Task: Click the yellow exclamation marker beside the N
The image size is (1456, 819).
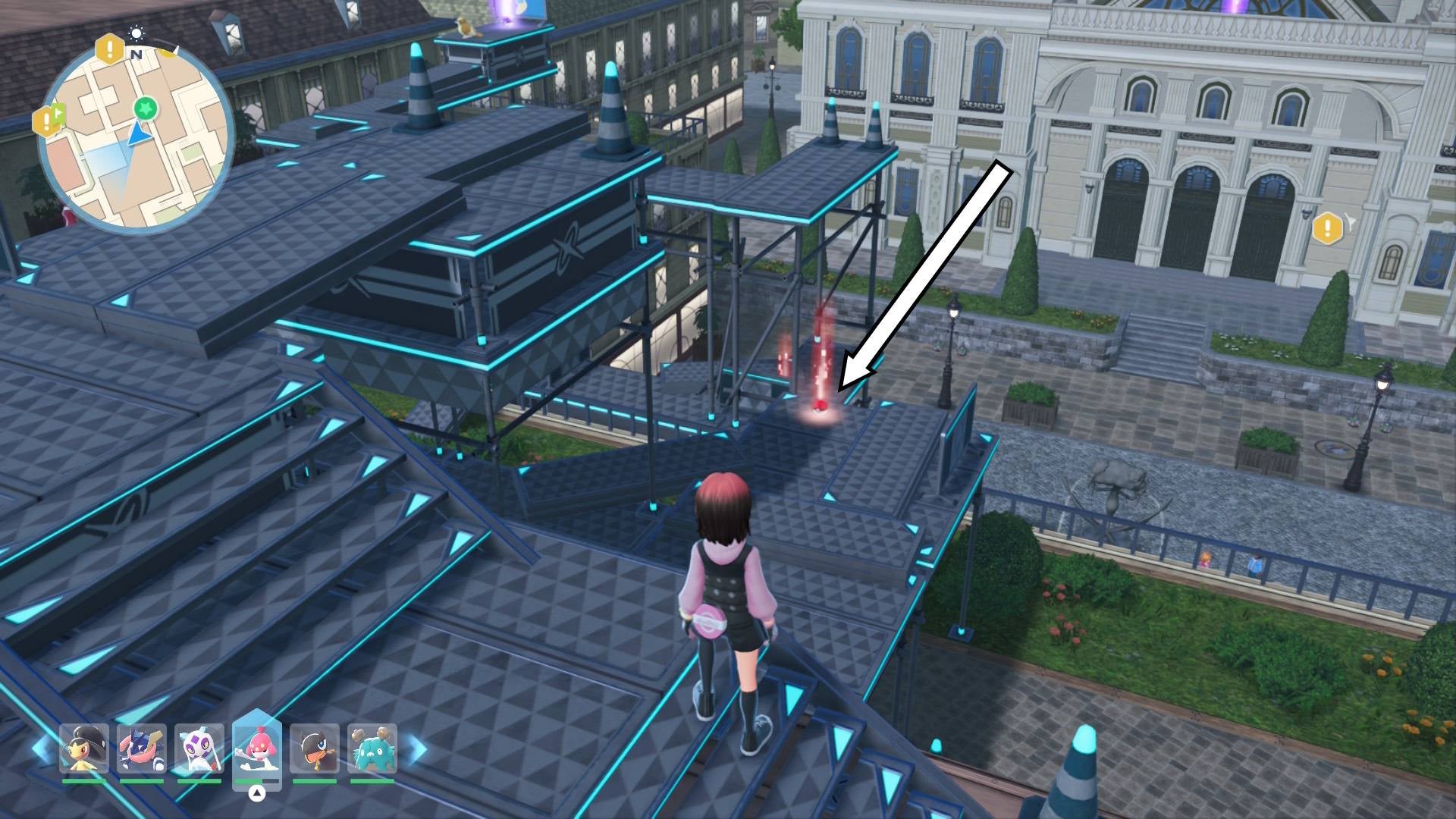Action: point(110,50)
